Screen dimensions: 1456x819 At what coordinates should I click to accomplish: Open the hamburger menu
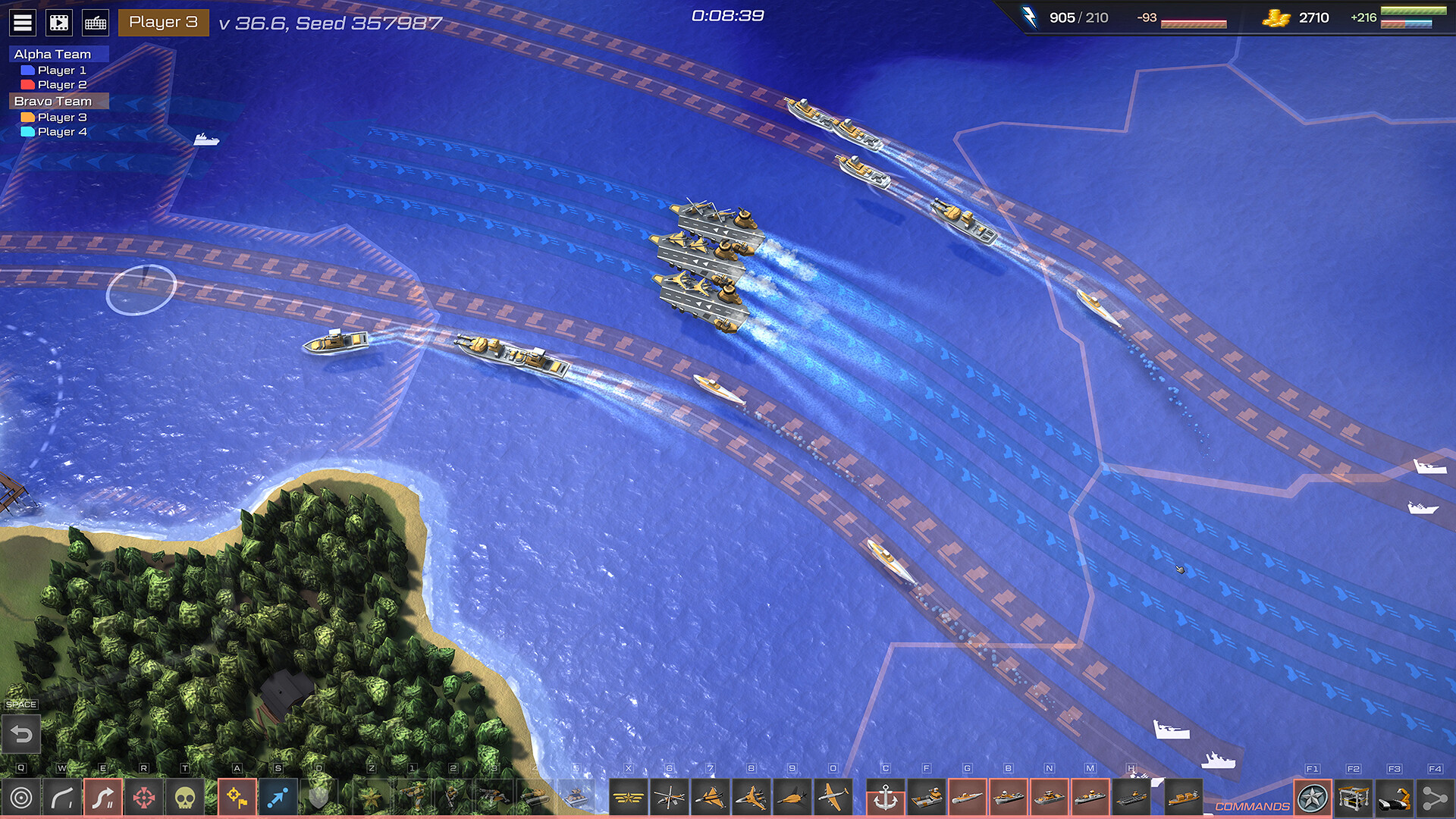[x=23, y=22]
